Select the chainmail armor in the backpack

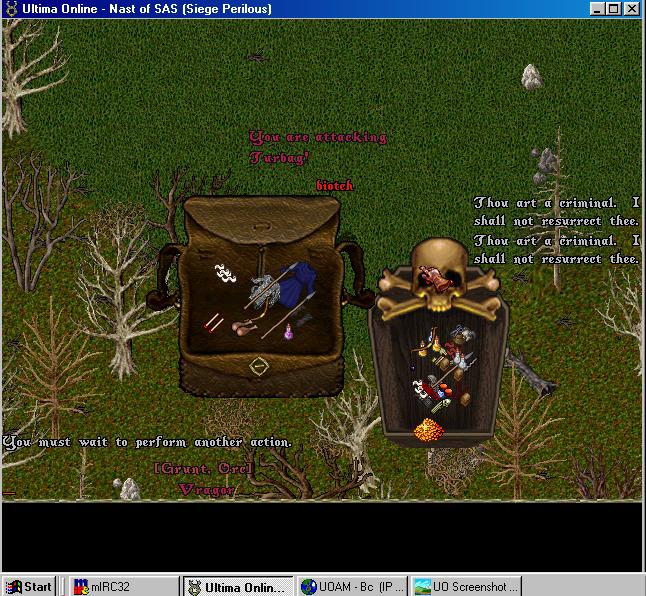263,294
